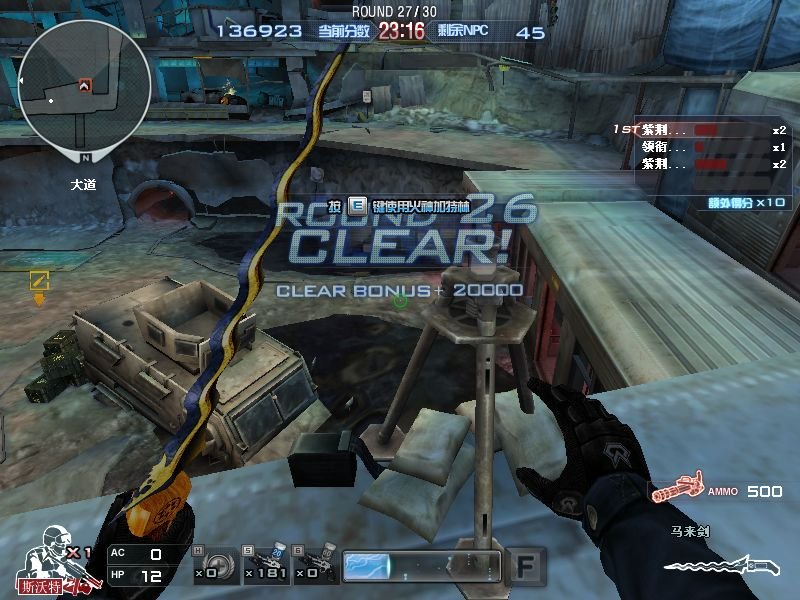Select the 1ST ranked player row
This screenshot has width=800, height=600.
click(700, 130)
